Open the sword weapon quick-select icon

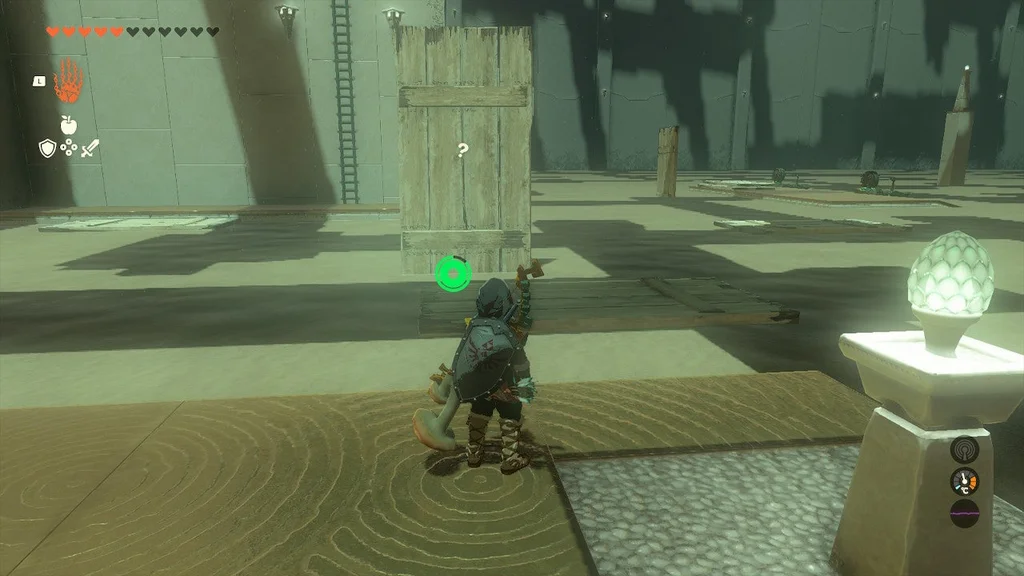(91, 148)
